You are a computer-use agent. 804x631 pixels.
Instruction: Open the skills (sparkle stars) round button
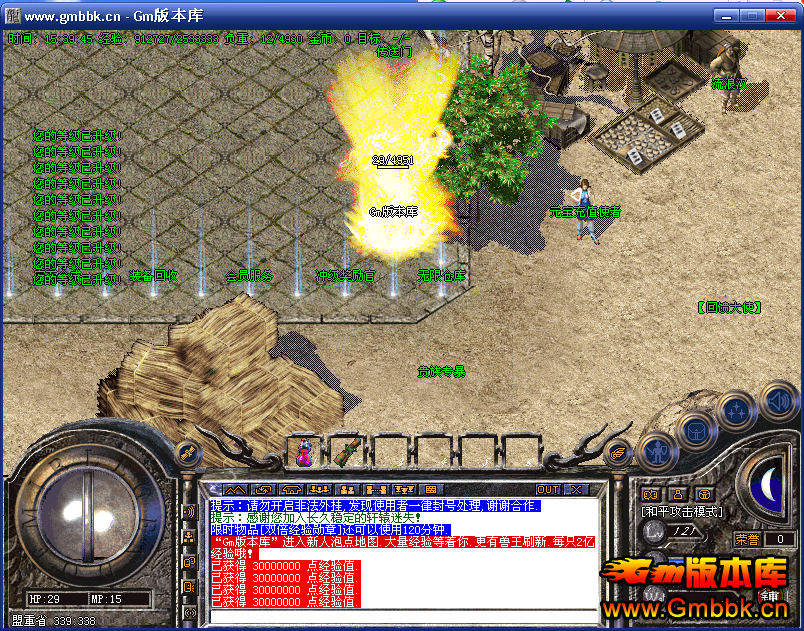point(736,412)
